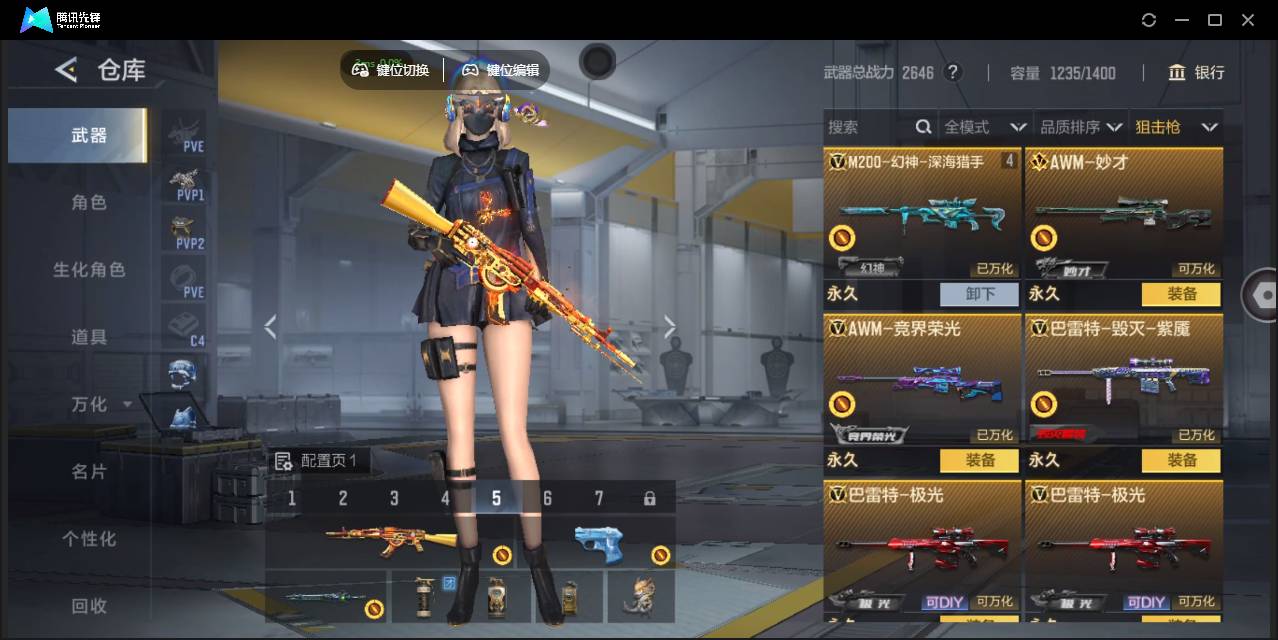Open the 银行 bank
The height and width of the screenshot is (640, 1278).
click(1196, 72)
